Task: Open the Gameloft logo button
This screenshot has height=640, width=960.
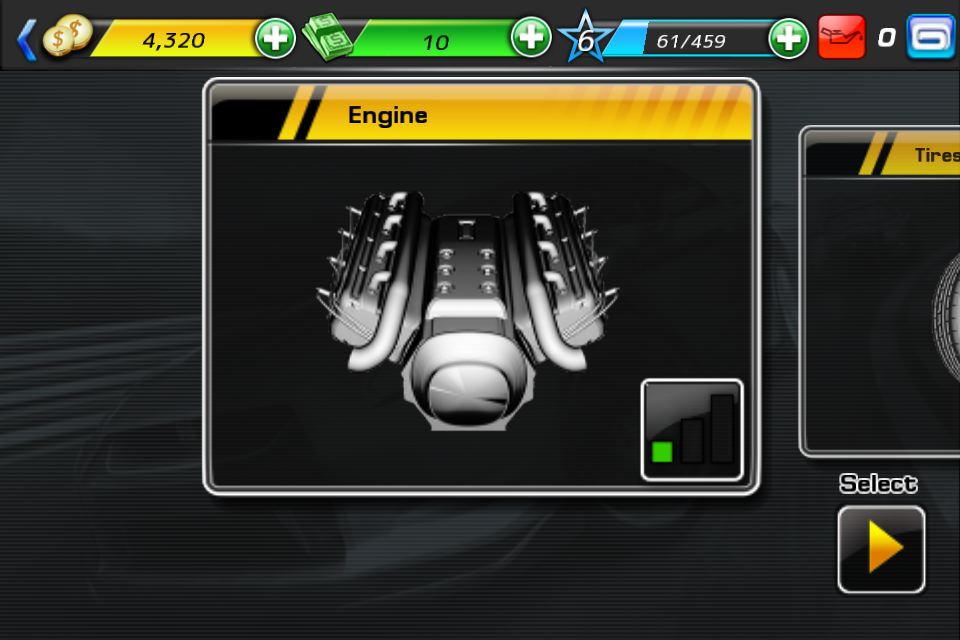Action: click(x=931, y=37)
